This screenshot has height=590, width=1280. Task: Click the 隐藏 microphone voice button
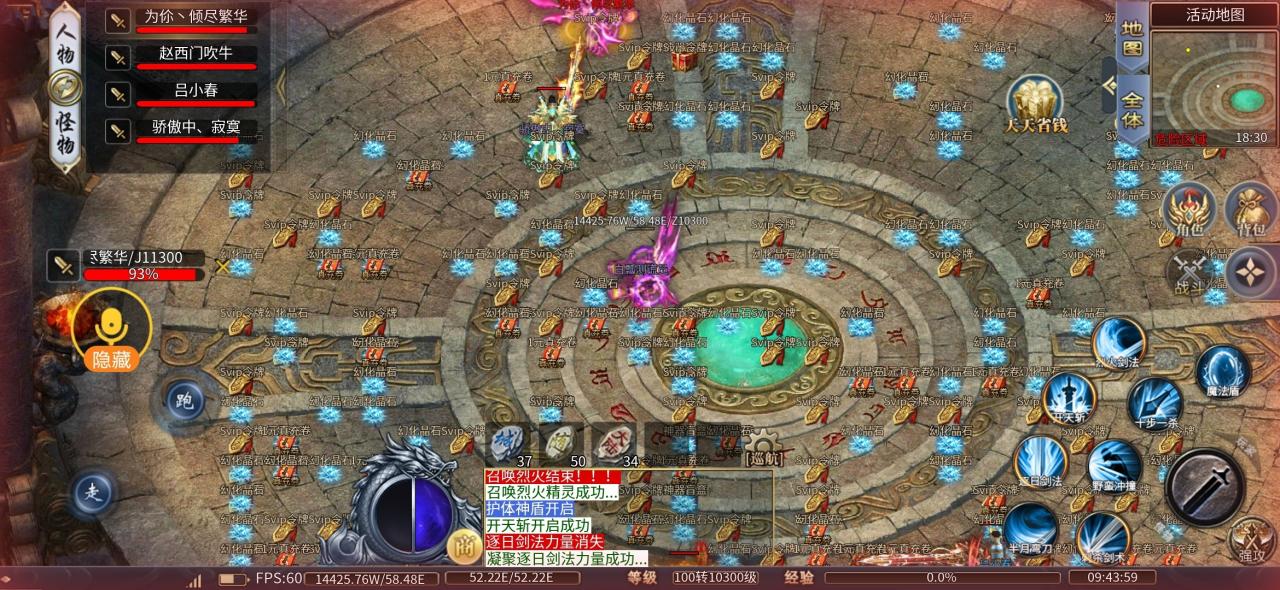coord(112,330)
